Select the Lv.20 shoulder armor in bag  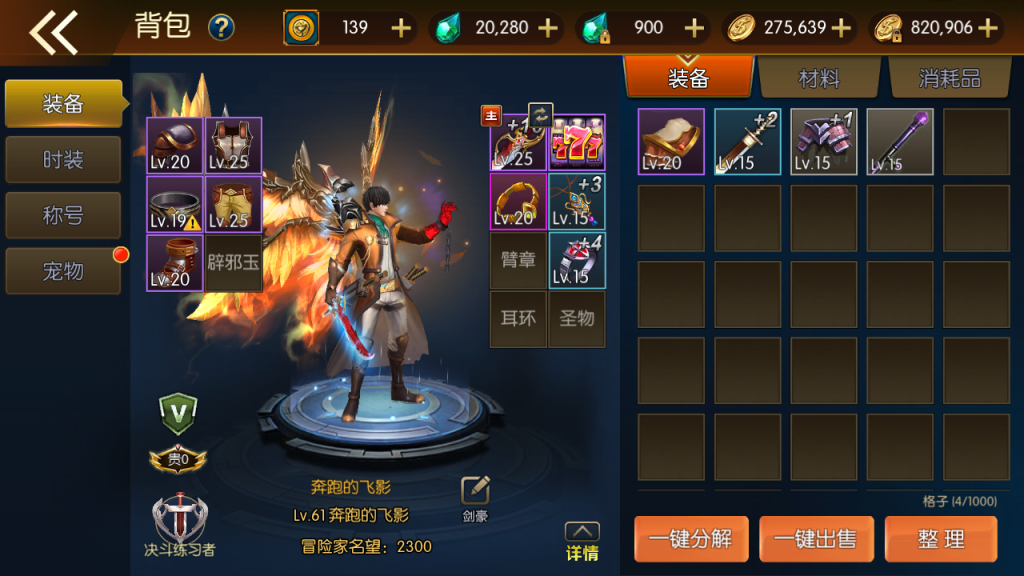(671, 142)
